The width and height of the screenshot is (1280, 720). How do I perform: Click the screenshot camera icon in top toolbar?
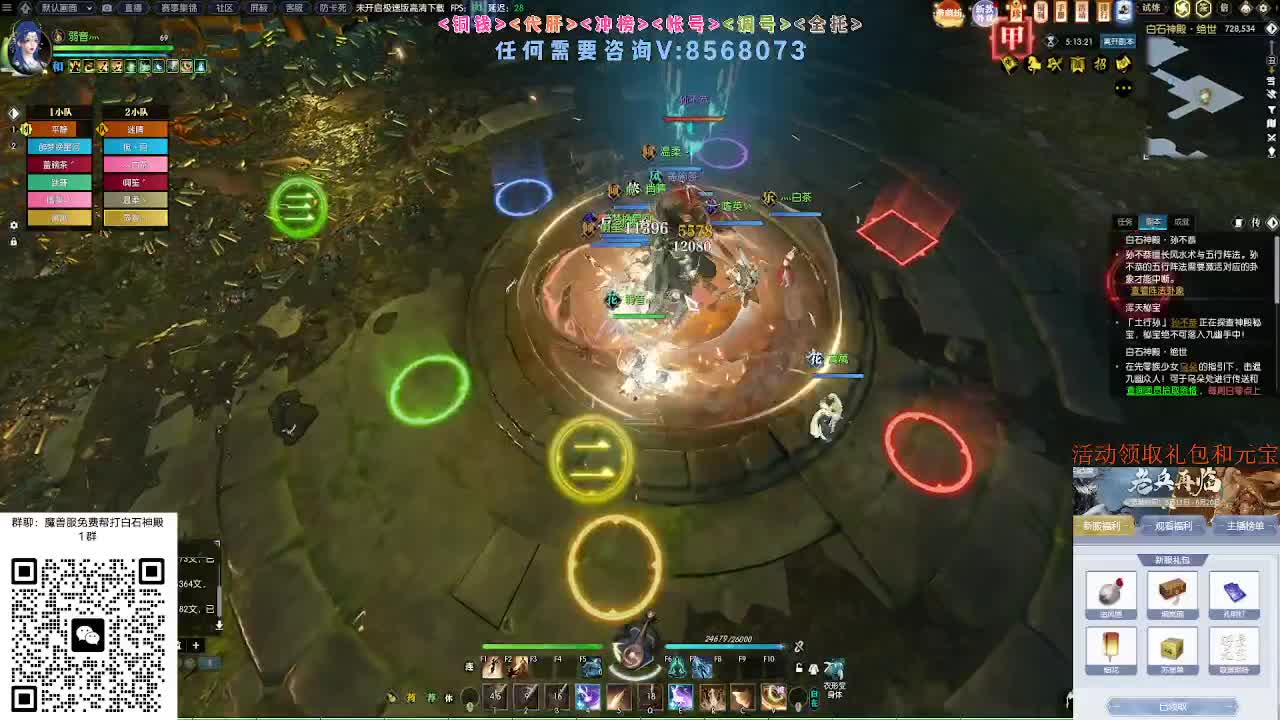click(107, 8)
